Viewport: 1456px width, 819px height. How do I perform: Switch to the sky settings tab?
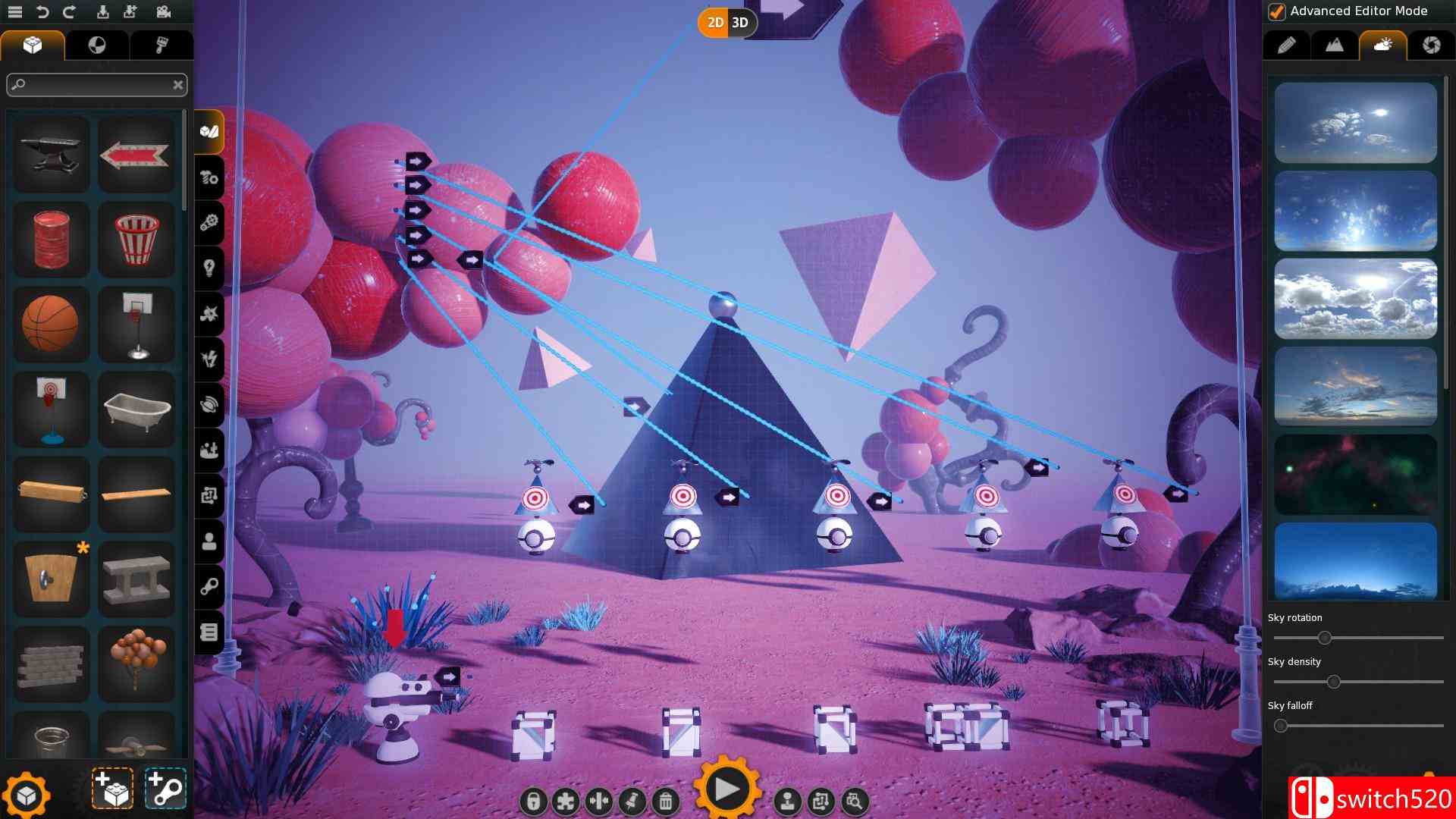pos(1382,45)
